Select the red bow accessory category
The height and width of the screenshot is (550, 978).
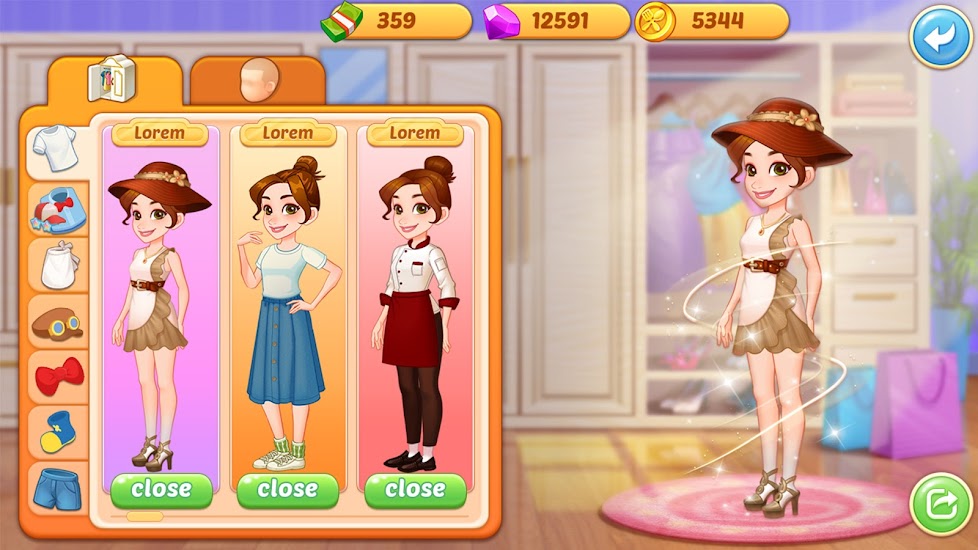(57, 376)
